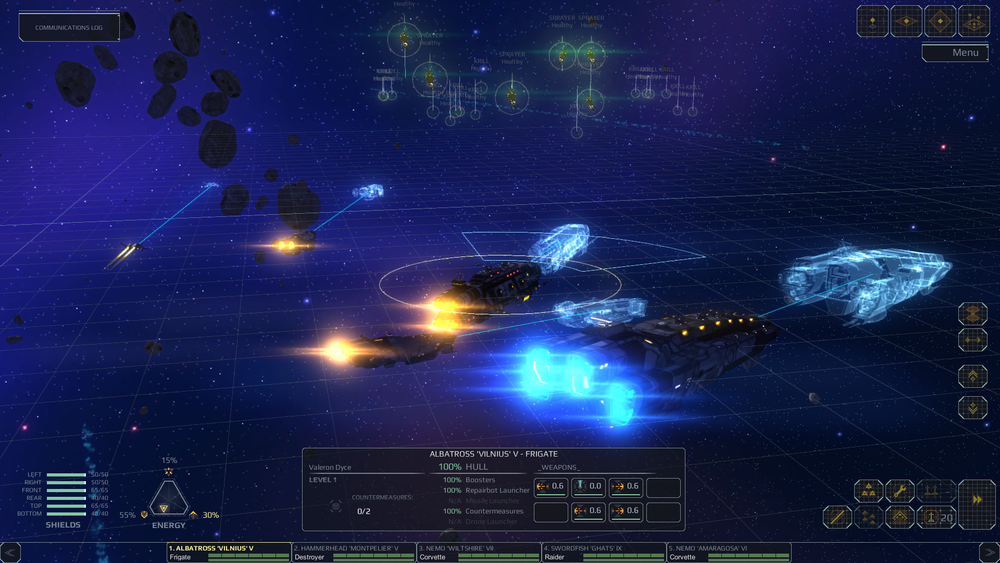Choose the Nemo 'Wiltshire' VII corvette

click(x=478, y=552)
